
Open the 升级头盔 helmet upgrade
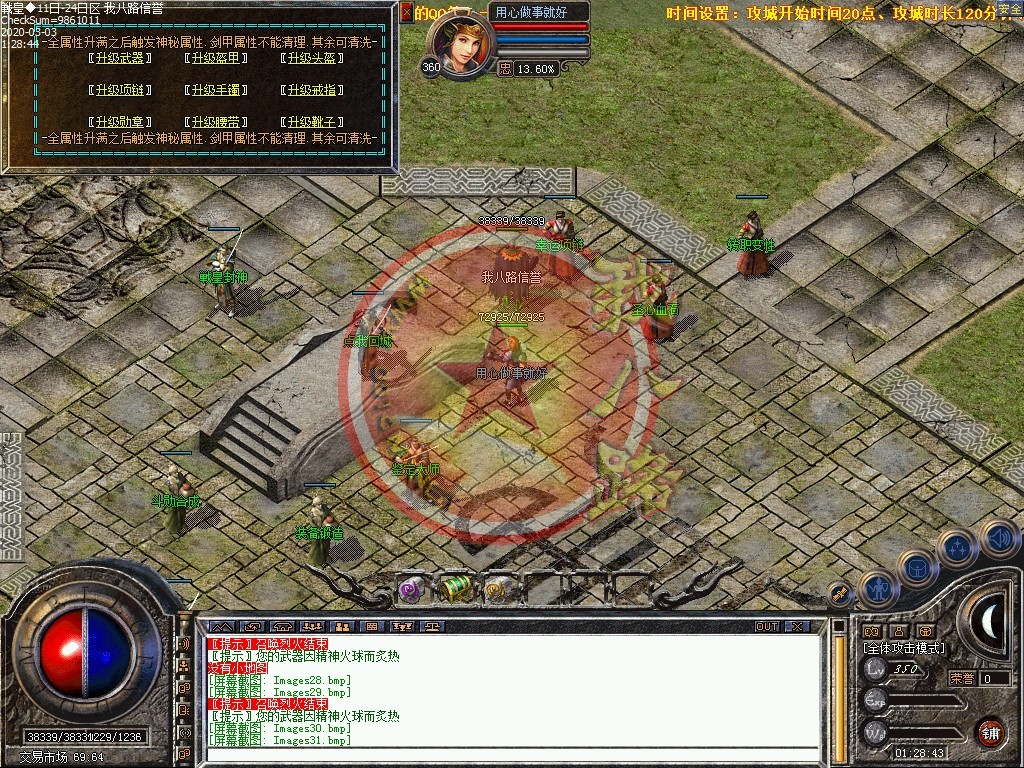311,58
